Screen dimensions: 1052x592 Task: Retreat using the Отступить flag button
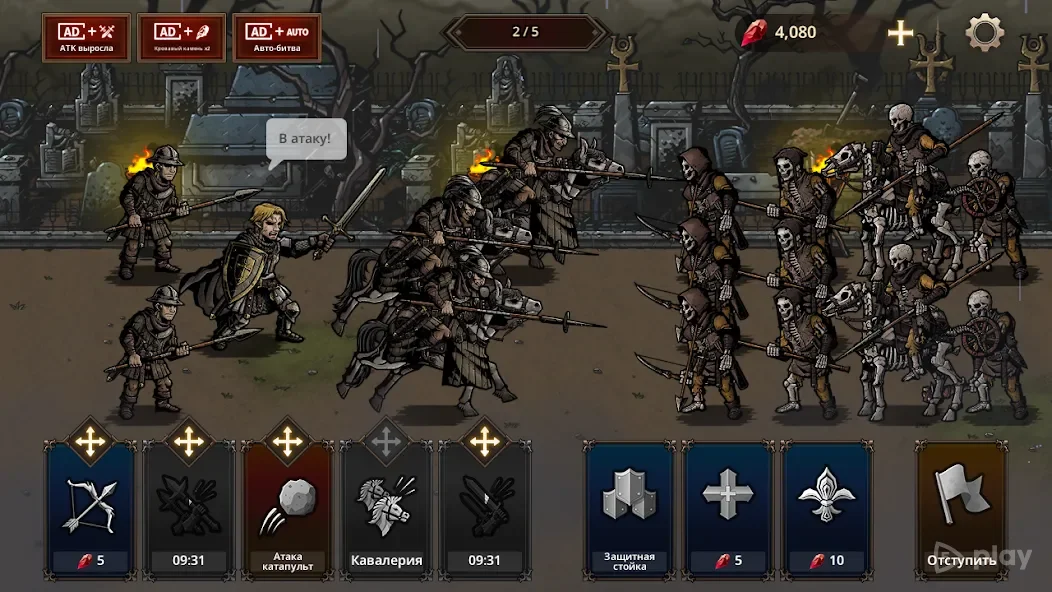(961, 508)
